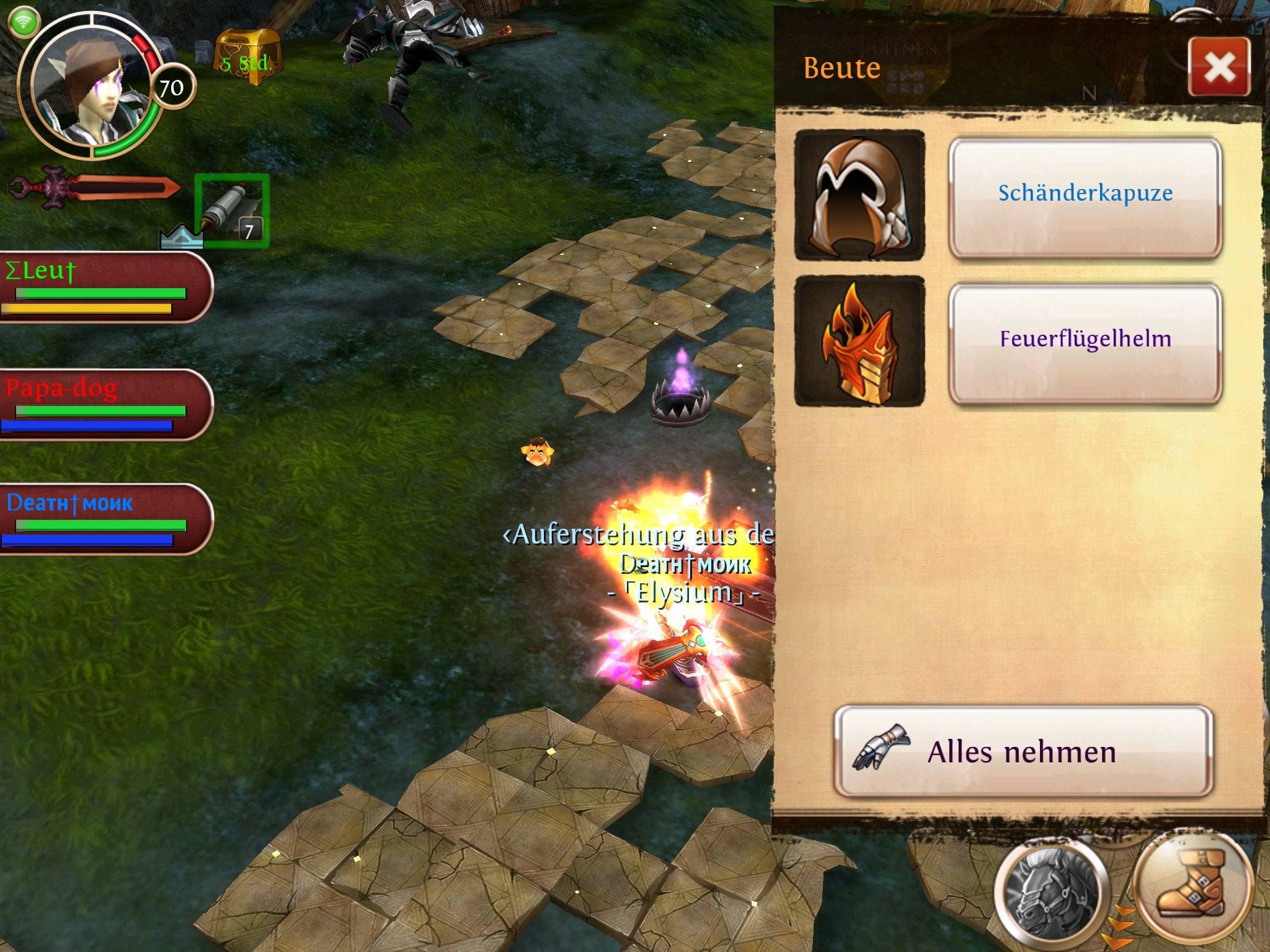Use the scroll item with count 7

232,211
